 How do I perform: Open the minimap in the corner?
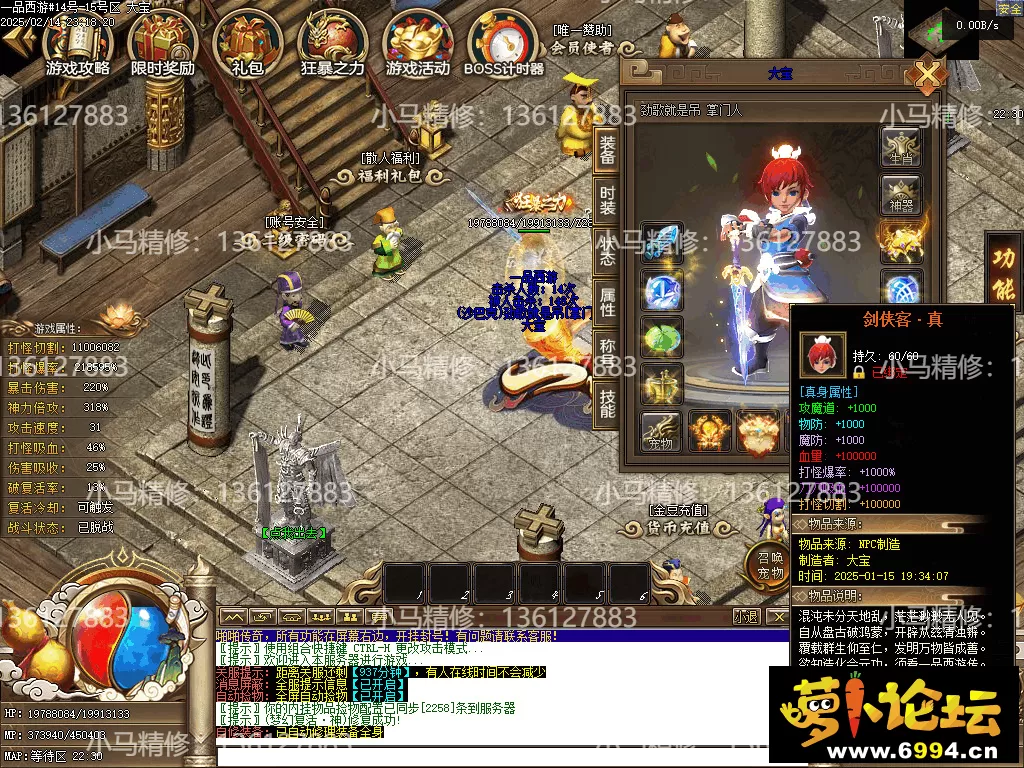tap(938, 30)
